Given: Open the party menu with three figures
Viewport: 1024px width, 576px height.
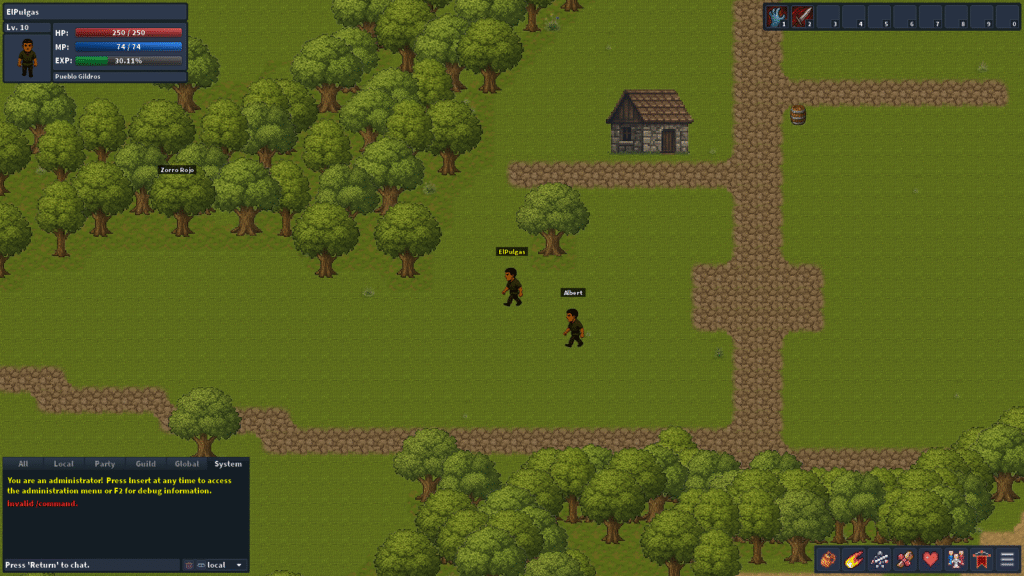Looking at the screenshot, I should [x=957, y=560].
